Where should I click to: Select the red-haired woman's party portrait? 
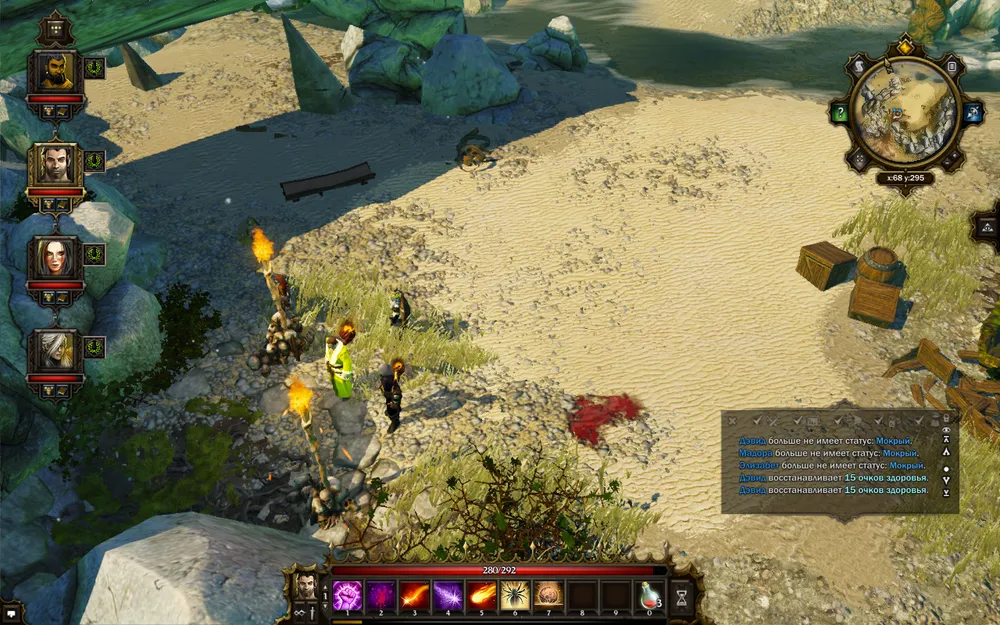pyautogui.click(x=54, y=259)
